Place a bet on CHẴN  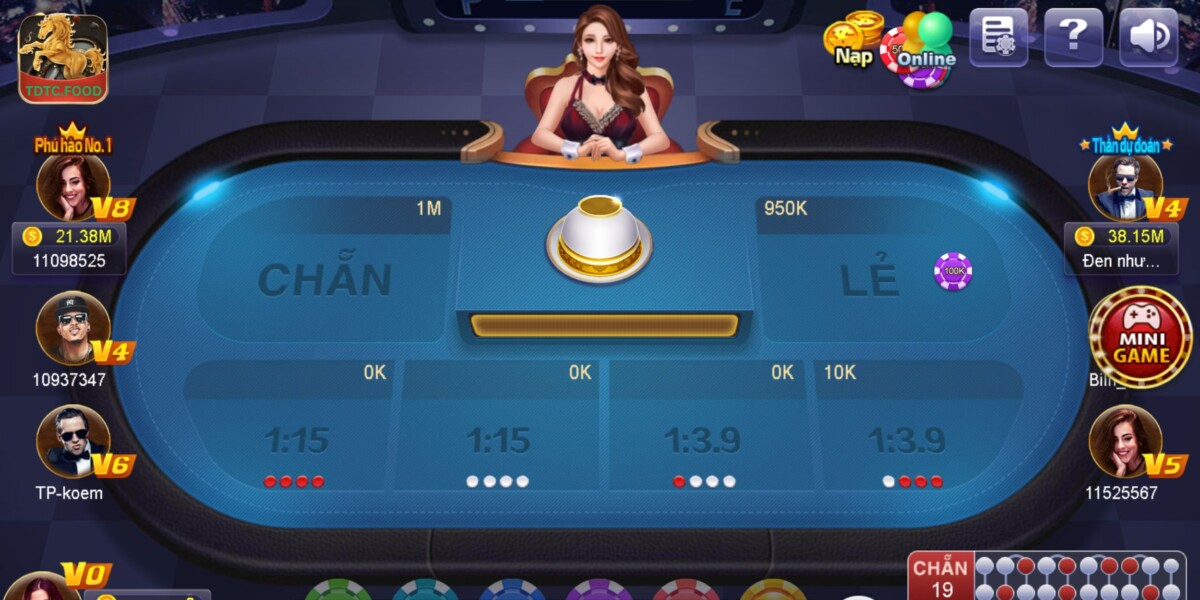pyautogui.click(x=325, y=280)
